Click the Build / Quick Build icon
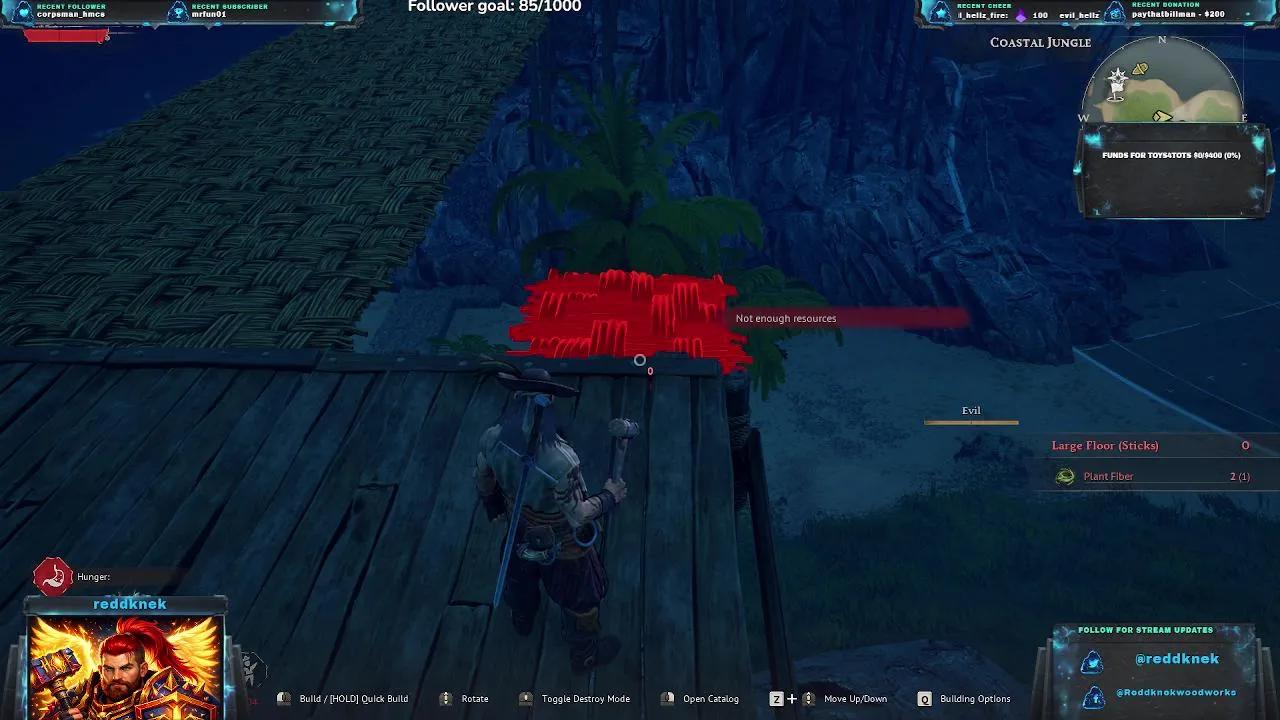The height and width of the screenshot is (720, 1280). coord(284,698)
